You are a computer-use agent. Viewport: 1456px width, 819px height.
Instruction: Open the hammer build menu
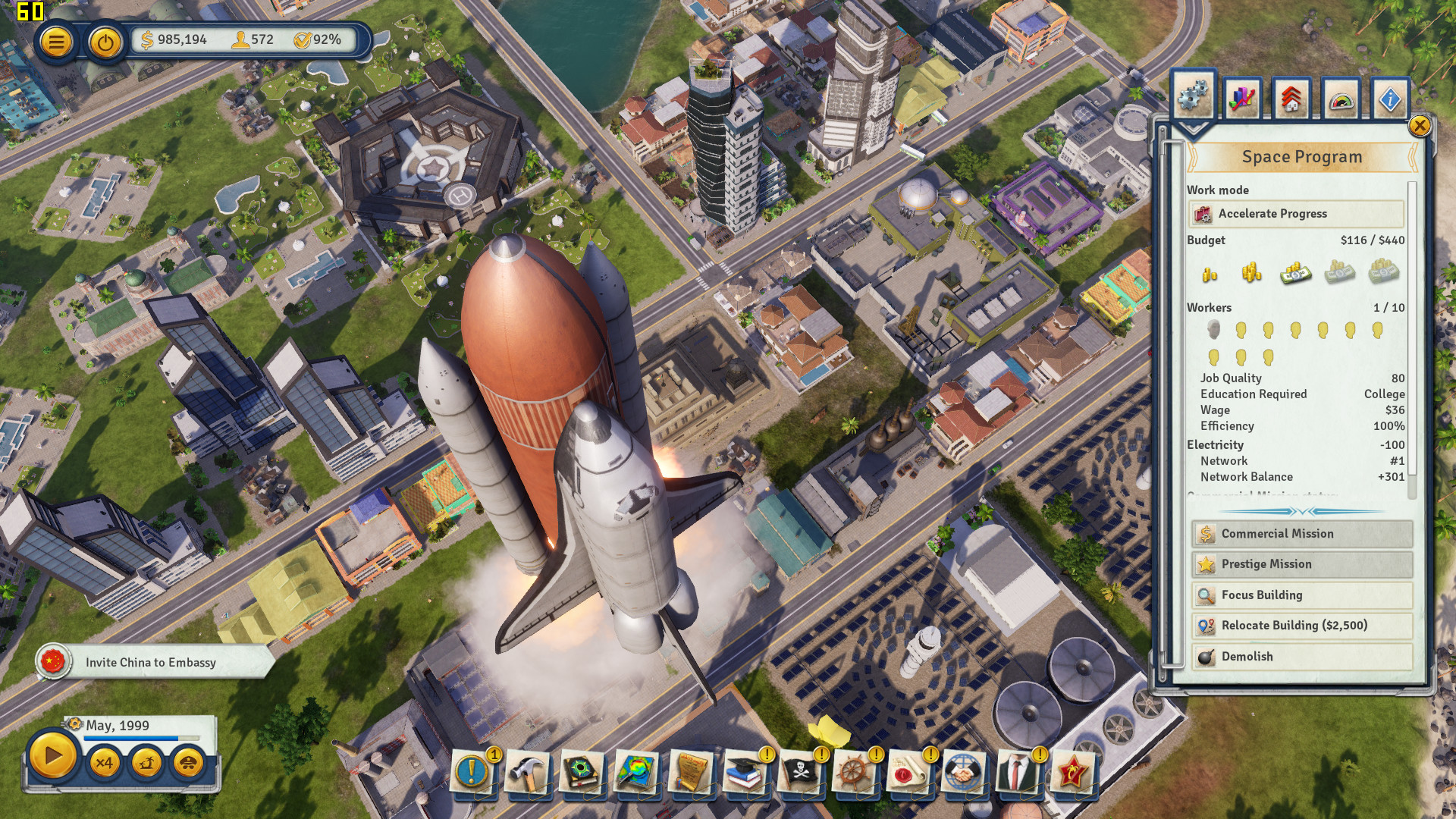coord(527,773)
